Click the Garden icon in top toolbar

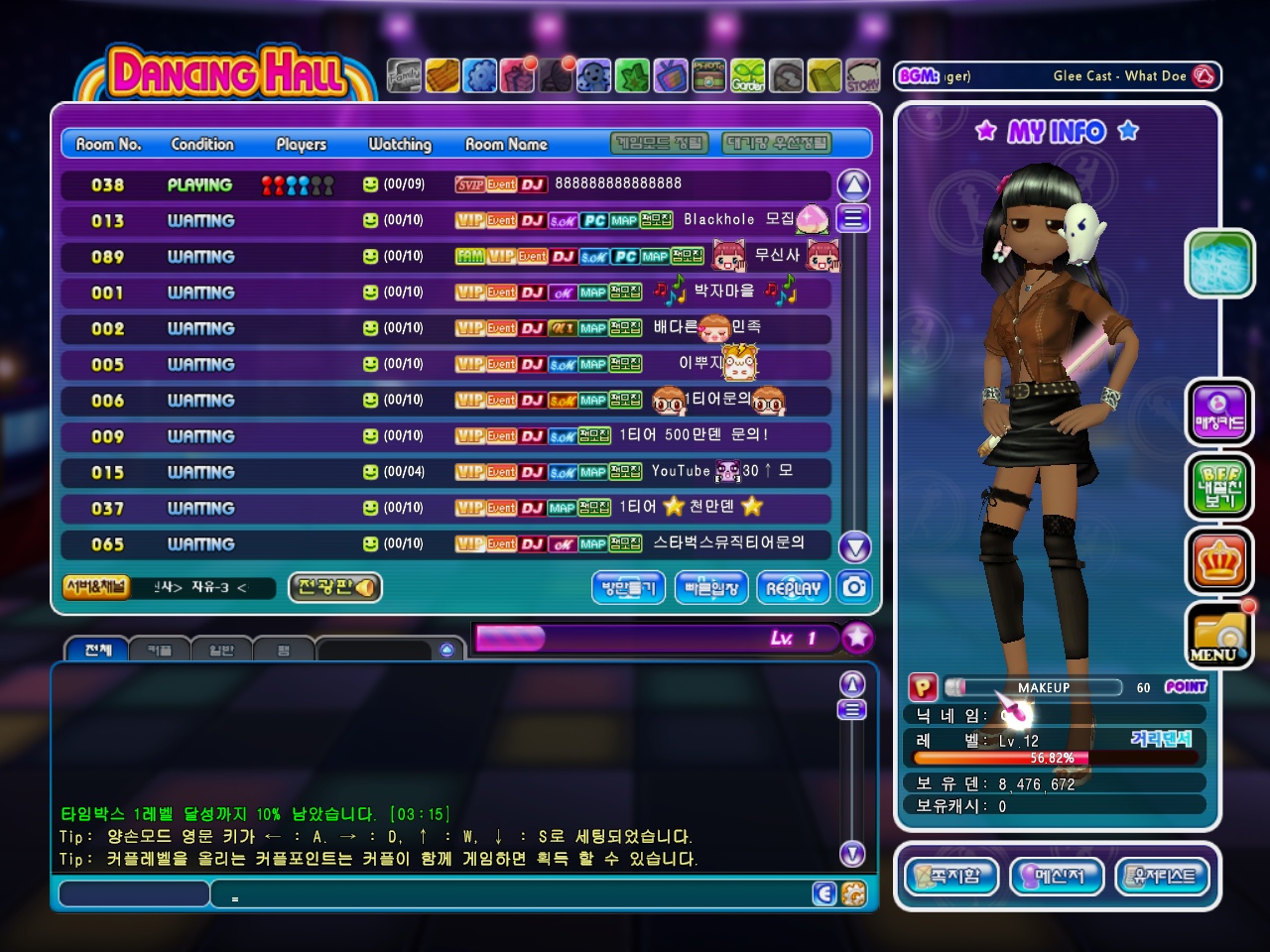pos(748,76)
